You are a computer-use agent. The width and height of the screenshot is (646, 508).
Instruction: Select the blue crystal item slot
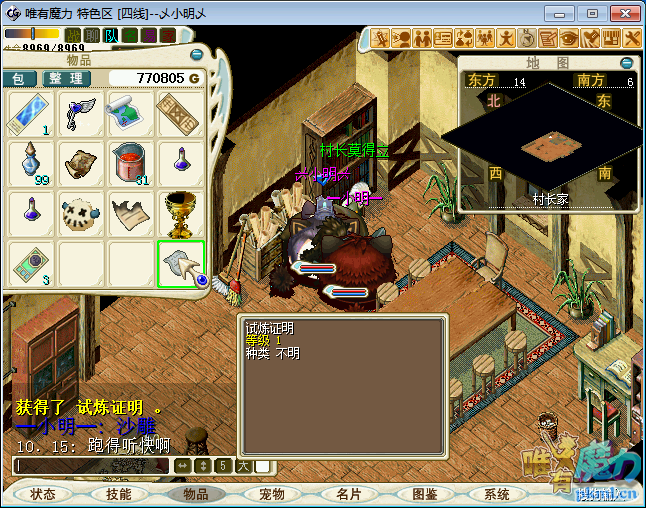pos(31,113)
